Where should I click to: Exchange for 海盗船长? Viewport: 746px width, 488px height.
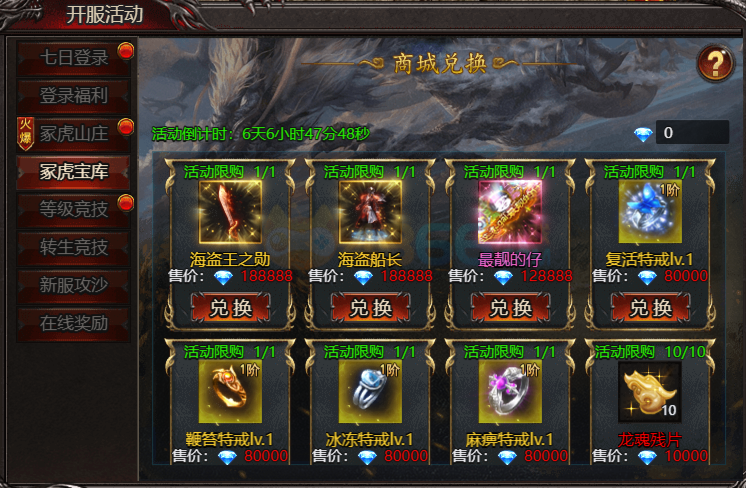[x=370, y=308]
